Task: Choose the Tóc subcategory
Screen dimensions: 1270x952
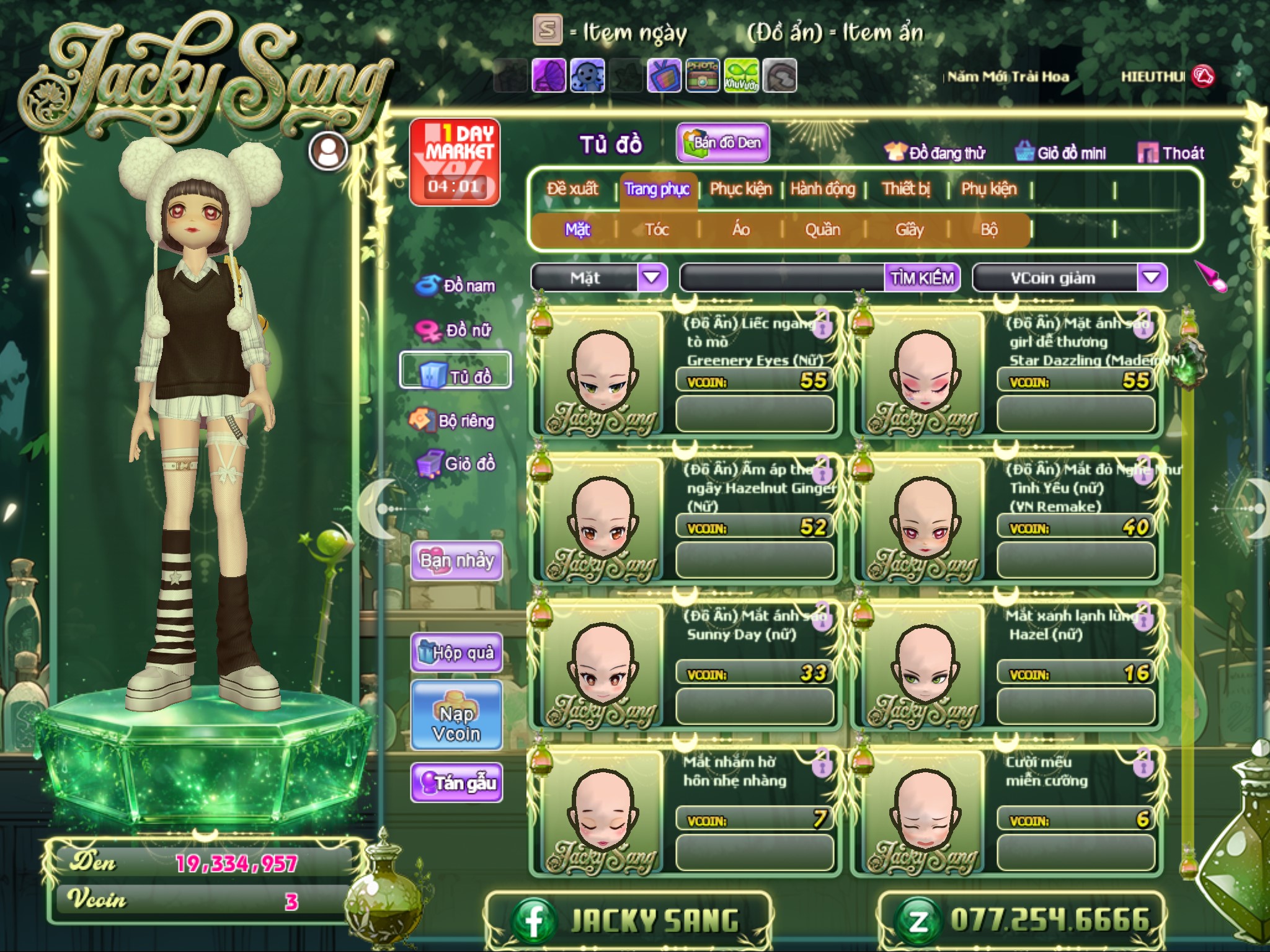Action: click(657, 230)
